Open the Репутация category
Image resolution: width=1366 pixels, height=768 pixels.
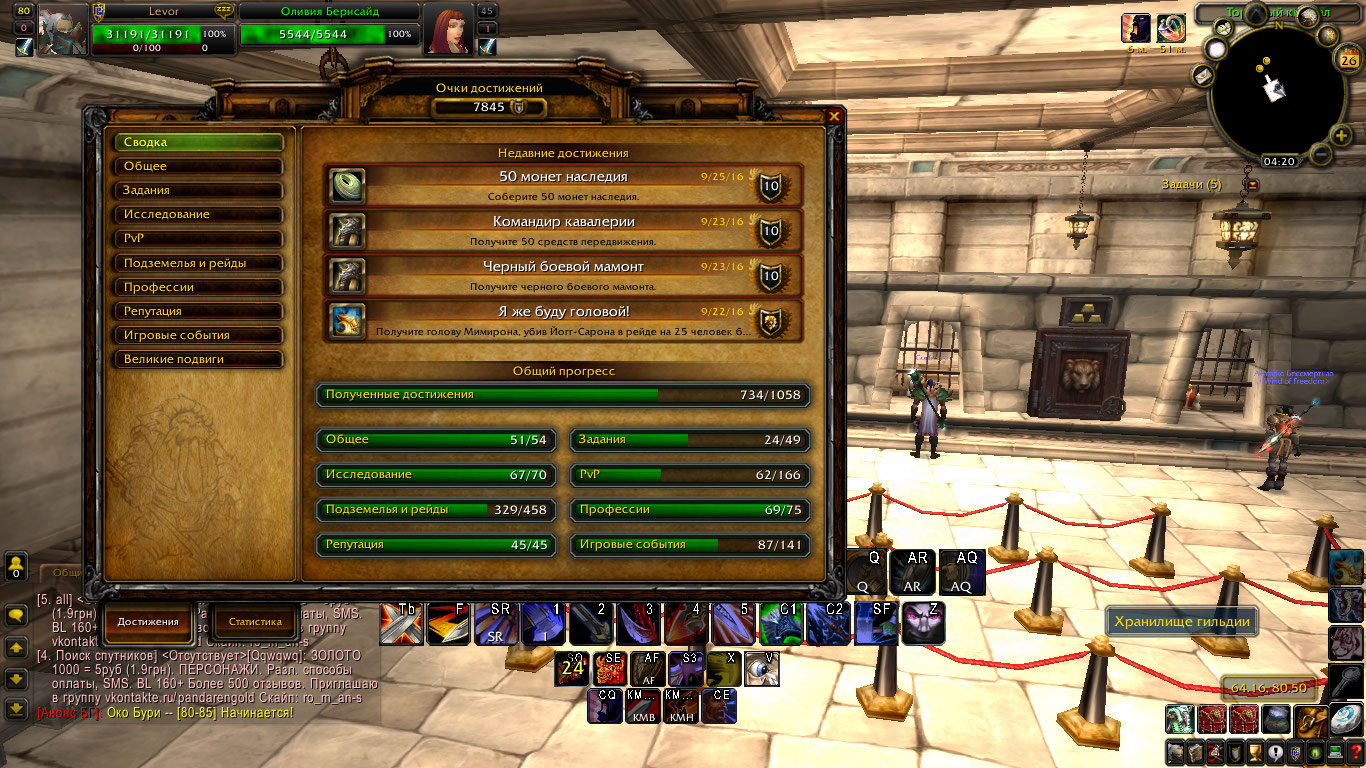click(x=198, y=311)
